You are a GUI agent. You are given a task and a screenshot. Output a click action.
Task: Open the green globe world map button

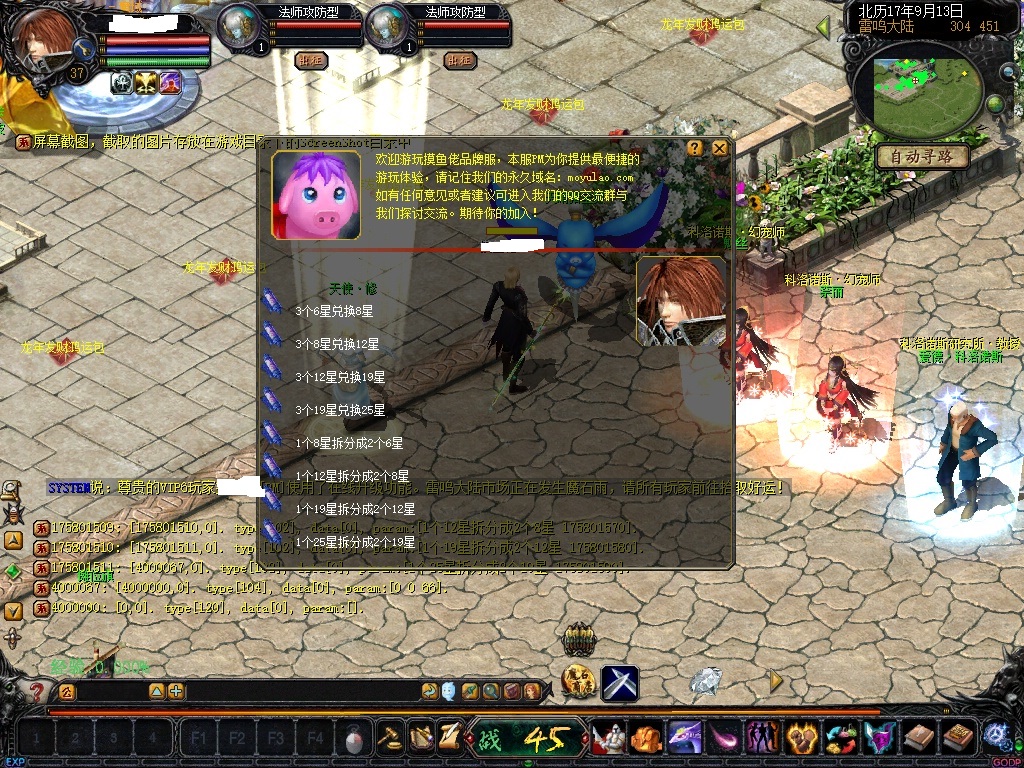(x=995, y=104)
